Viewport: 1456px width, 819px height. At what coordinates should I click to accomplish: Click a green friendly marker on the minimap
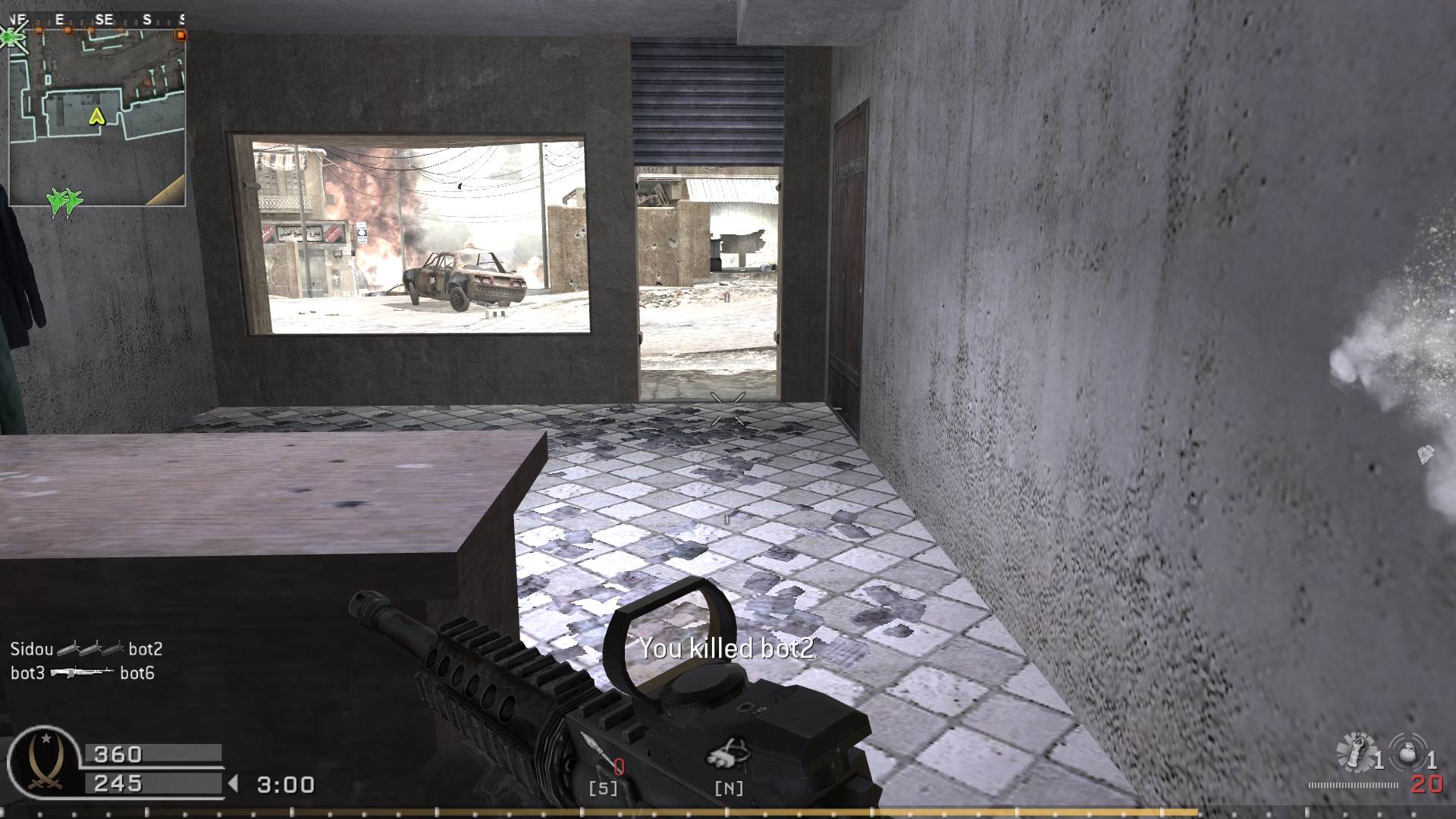(64, 202)
